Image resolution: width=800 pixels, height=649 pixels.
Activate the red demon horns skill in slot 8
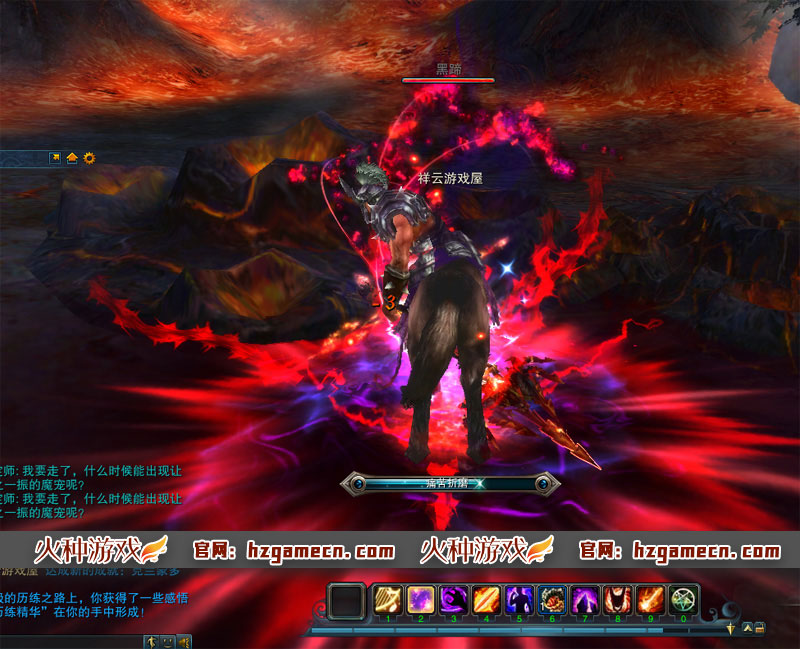coord(618,600)
